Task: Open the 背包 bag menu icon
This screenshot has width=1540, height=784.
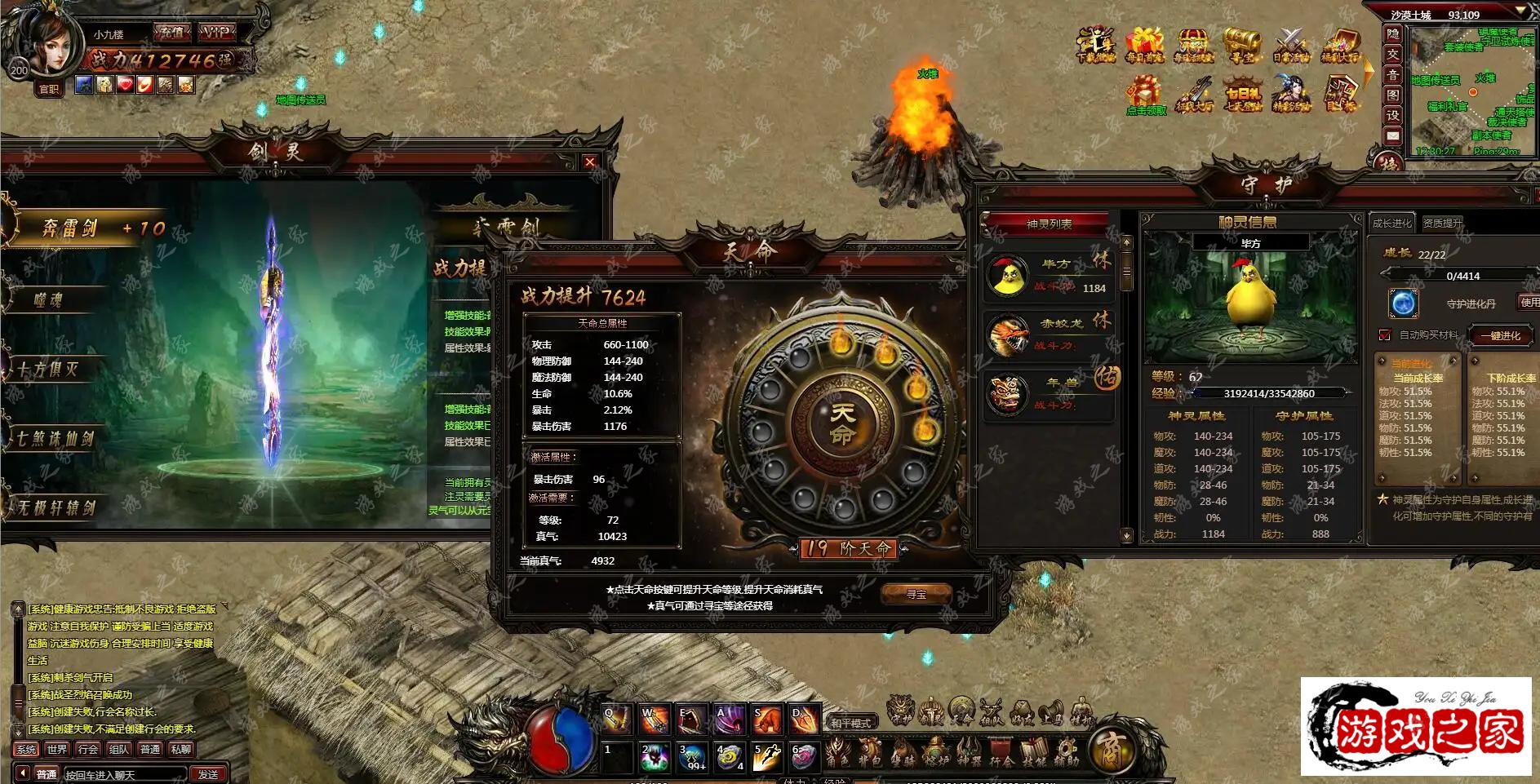Action: [870, 751]
